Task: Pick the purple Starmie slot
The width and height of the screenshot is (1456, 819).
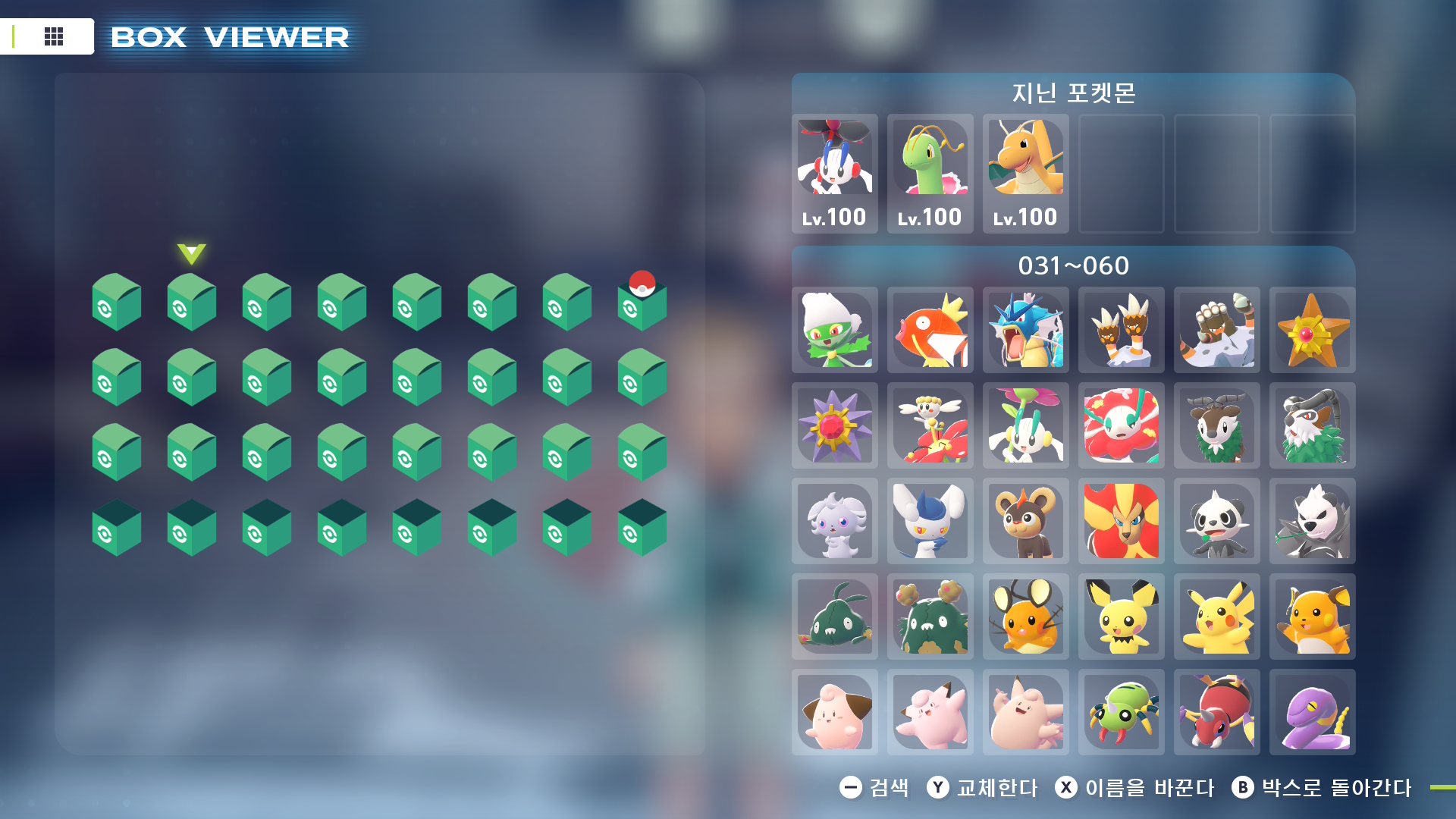Action: click(834, 425)
